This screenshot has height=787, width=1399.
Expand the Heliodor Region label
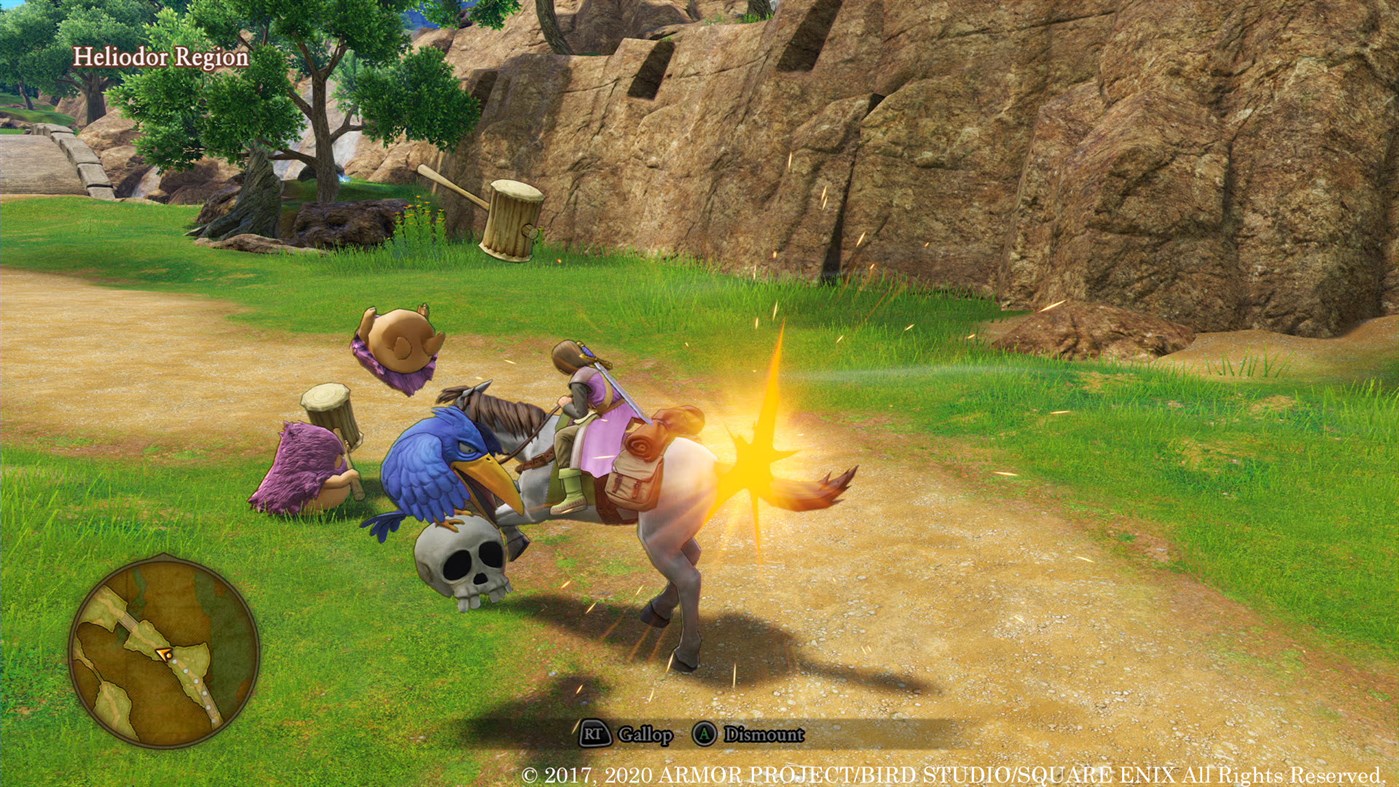[x=160, y=57]
